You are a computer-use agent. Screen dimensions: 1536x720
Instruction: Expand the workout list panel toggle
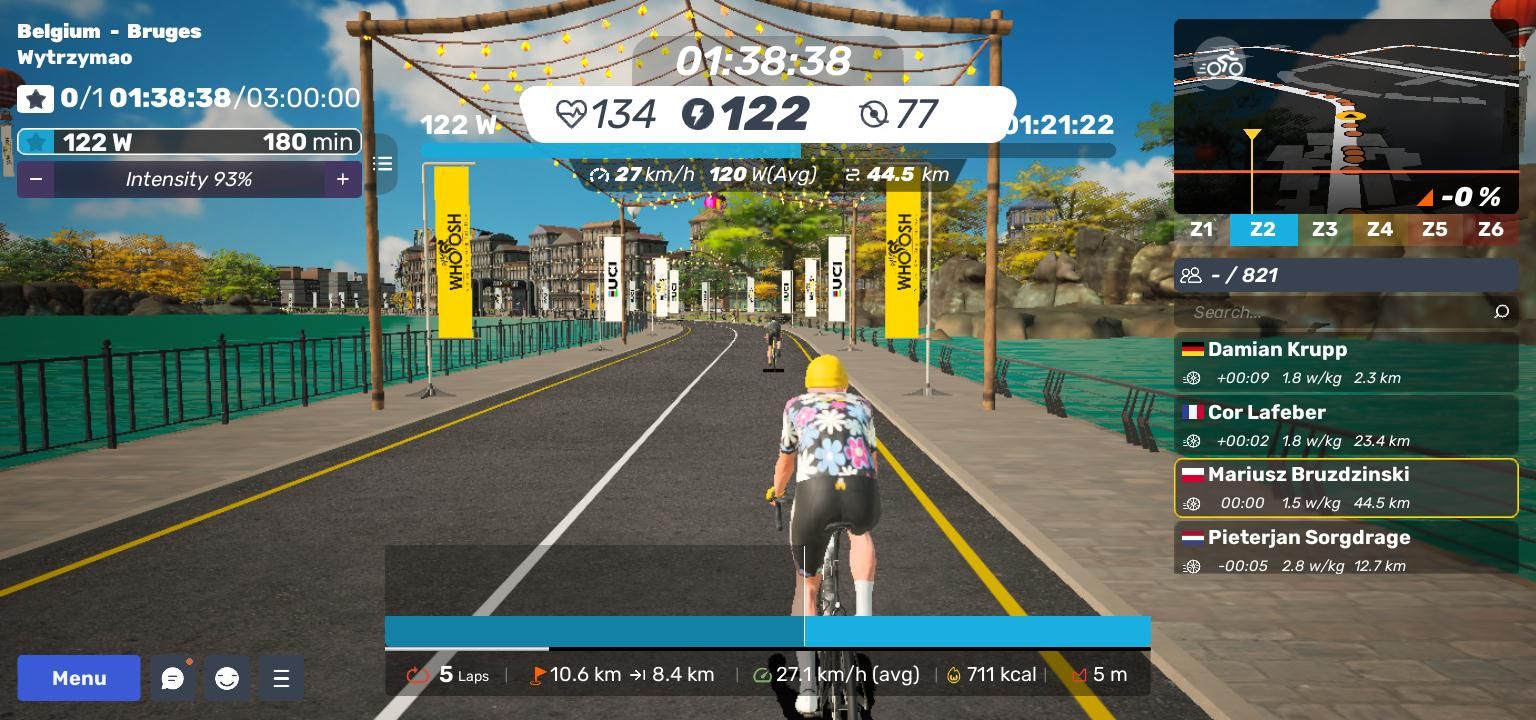383,163
